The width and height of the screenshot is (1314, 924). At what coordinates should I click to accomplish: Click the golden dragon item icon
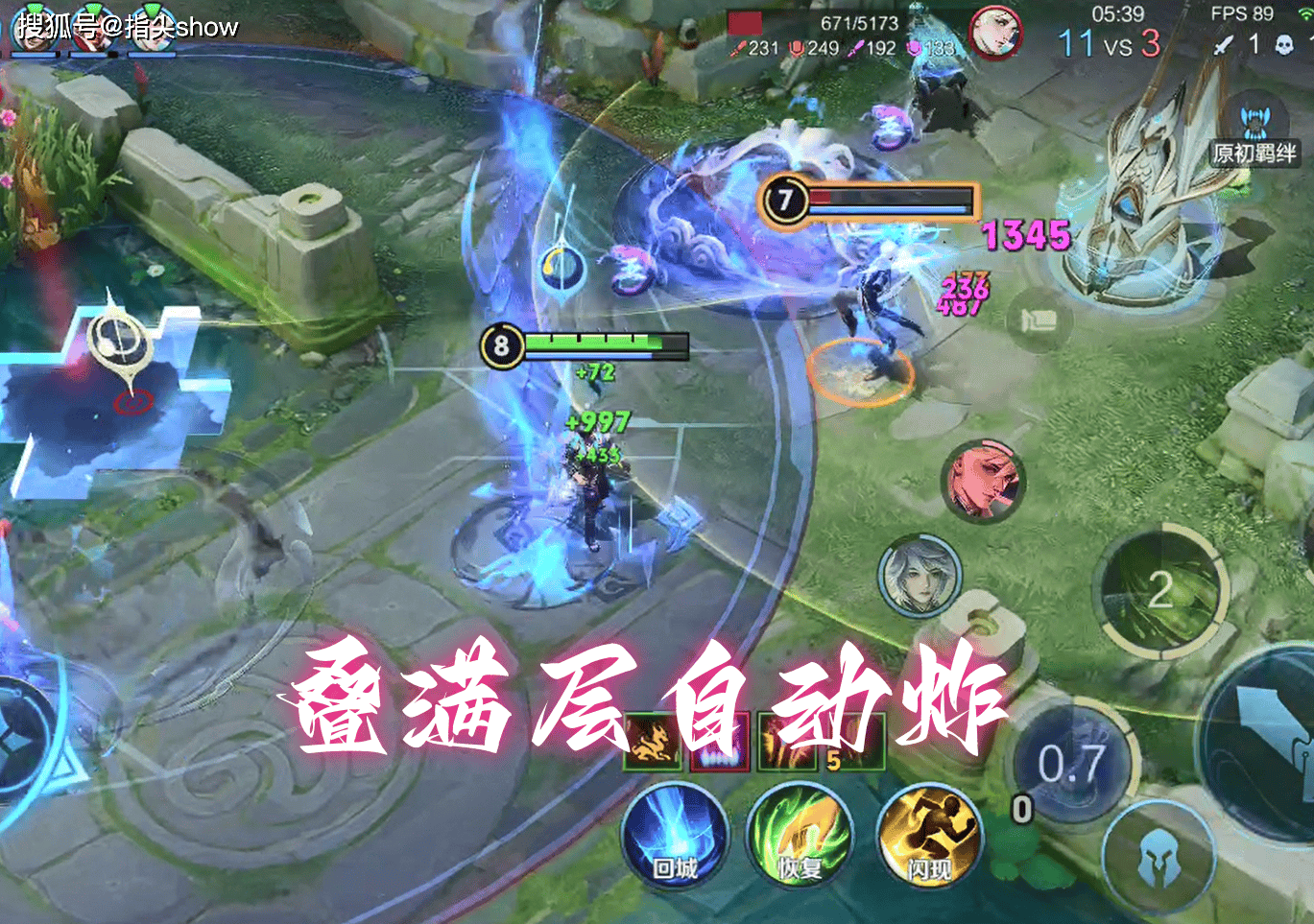[x=652, y=743]
